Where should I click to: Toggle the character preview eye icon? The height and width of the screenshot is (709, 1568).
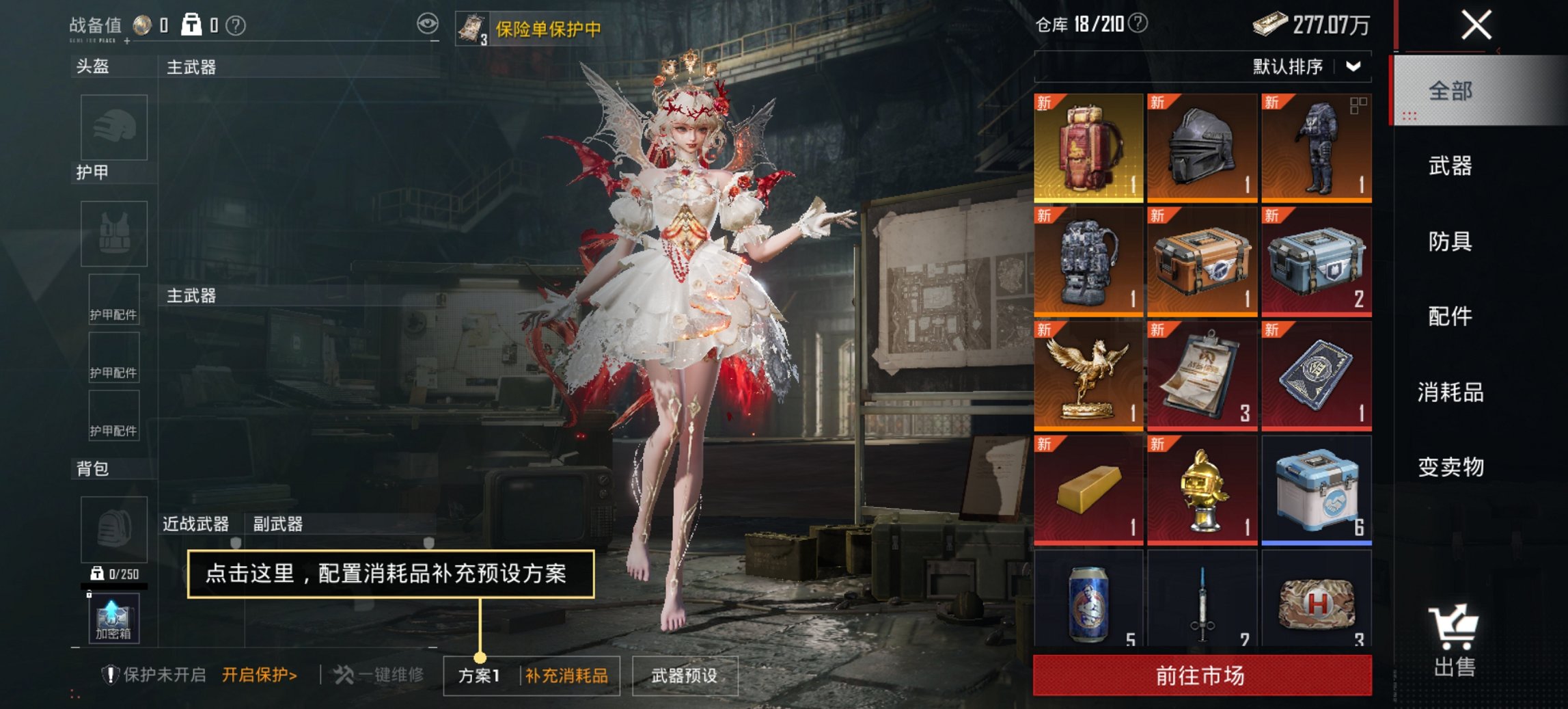pos(429,23)
